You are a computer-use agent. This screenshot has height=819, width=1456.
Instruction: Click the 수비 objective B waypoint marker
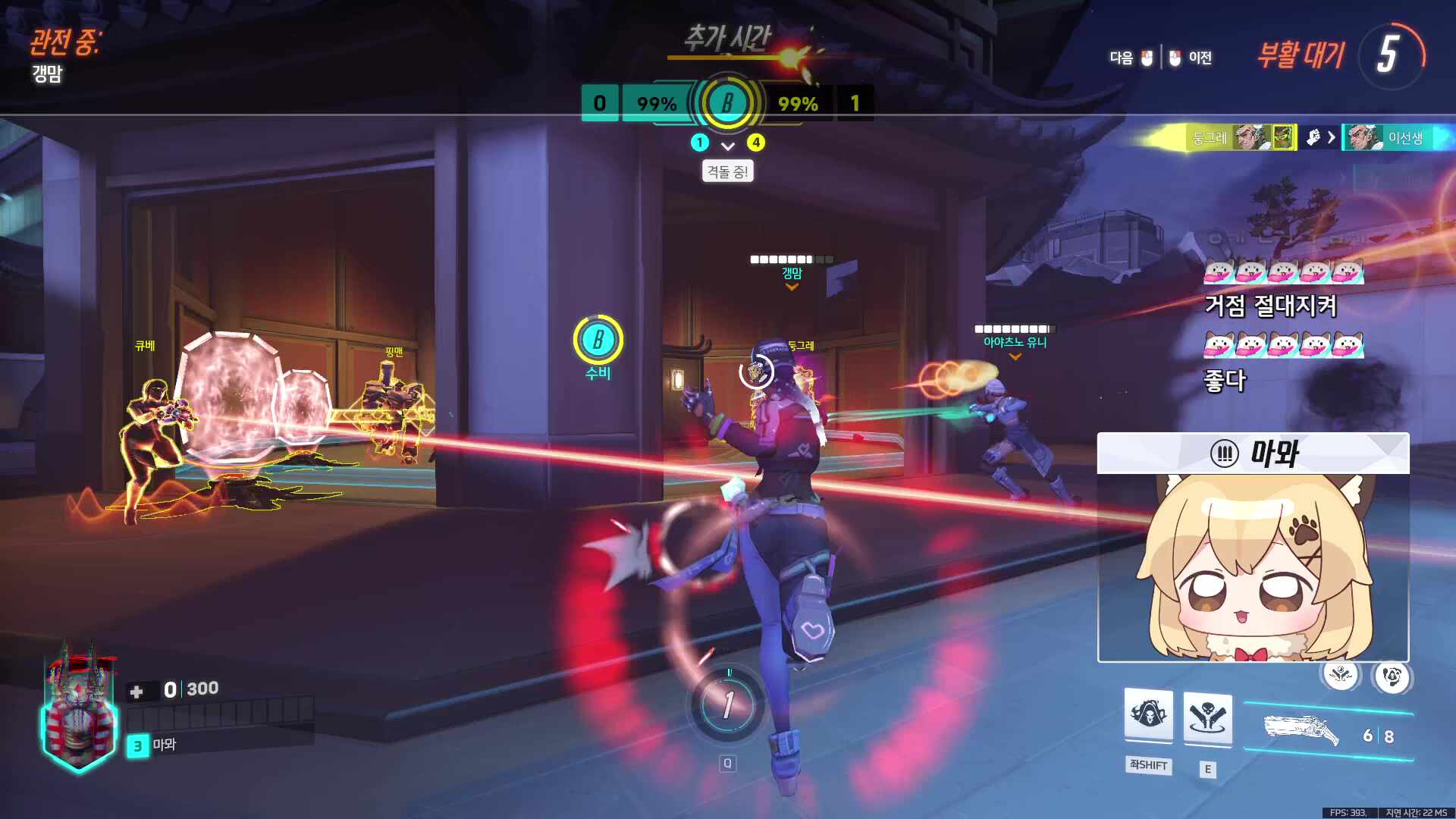point(598,340)
